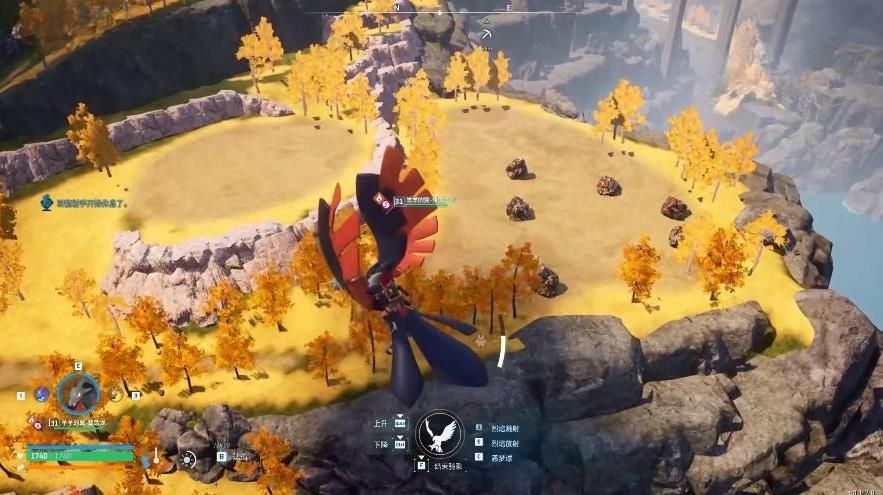Click the sun time-of-day indicator
The width and height of the screenshot is (883, 495).
(x=188, y=460)
